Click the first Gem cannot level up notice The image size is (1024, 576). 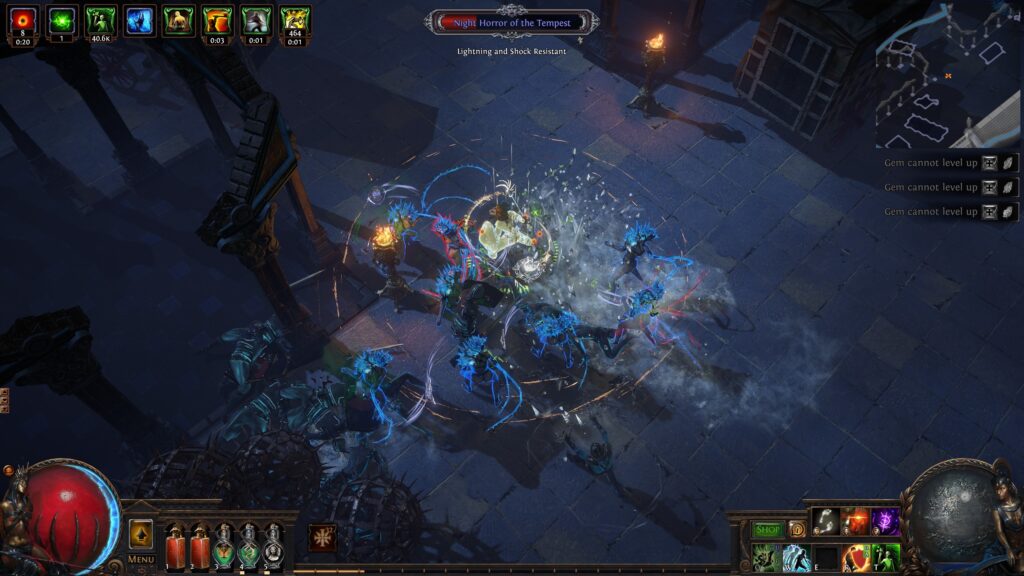(x=930, y=163)
